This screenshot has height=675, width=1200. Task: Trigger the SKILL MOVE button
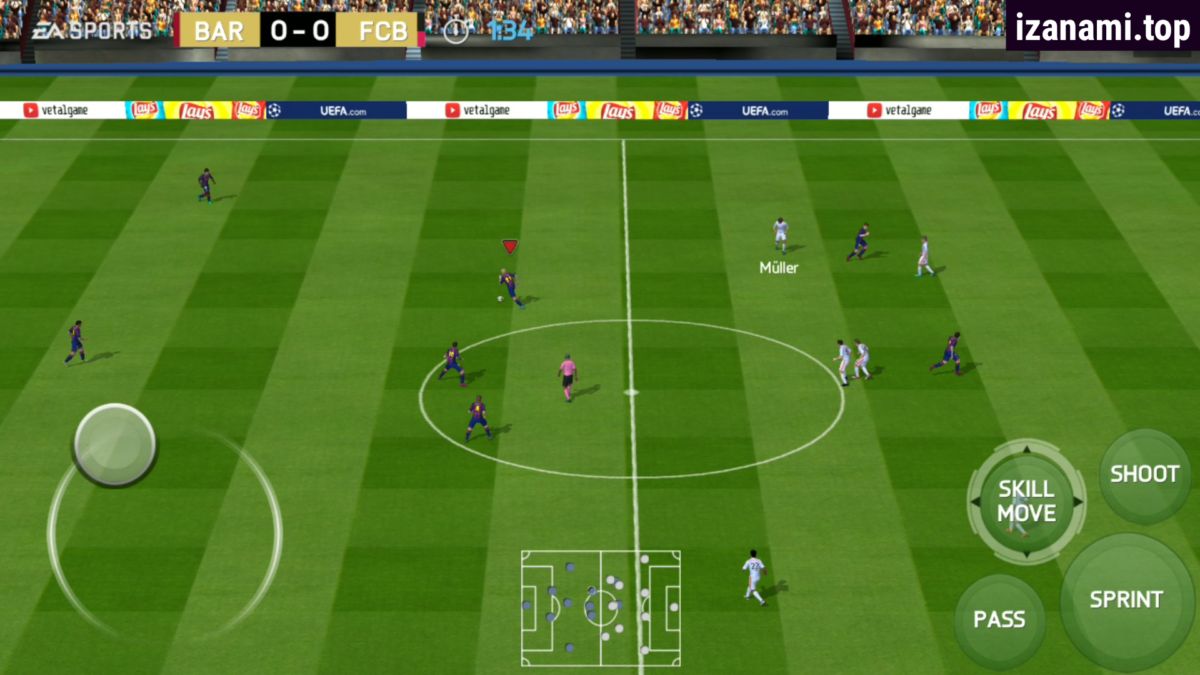click(x=1026, y=501)
